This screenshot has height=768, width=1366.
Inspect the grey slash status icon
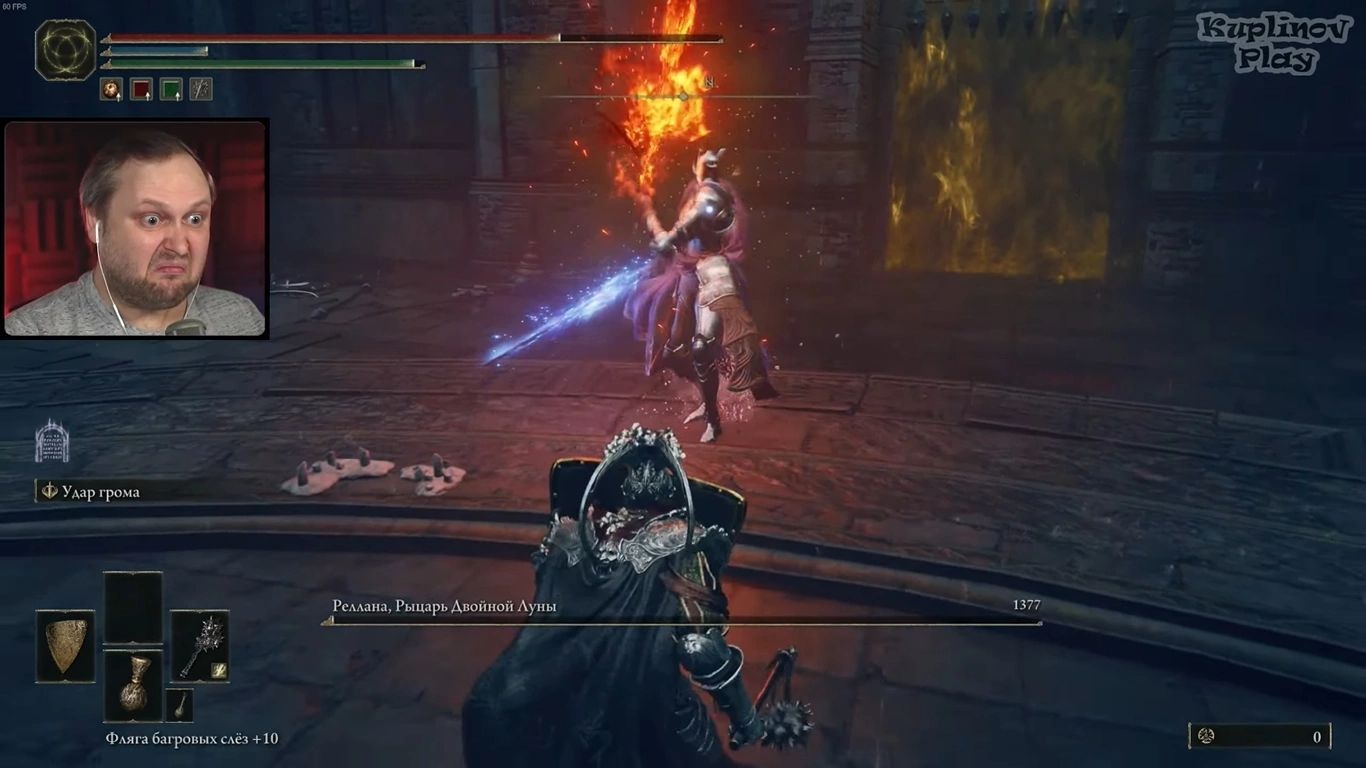[x=201, y=90]
